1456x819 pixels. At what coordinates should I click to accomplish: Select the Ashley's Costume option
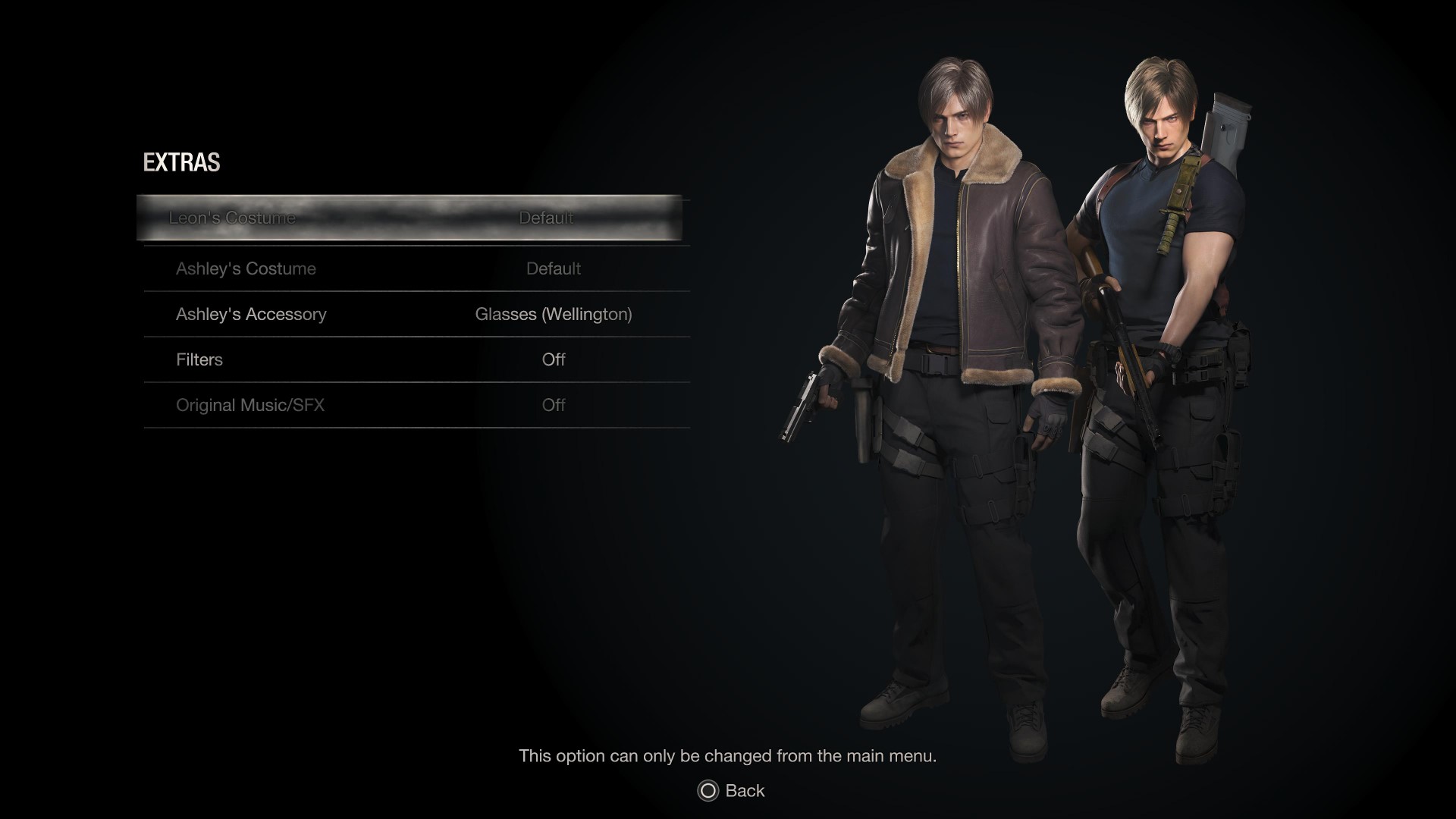[246, 268]
